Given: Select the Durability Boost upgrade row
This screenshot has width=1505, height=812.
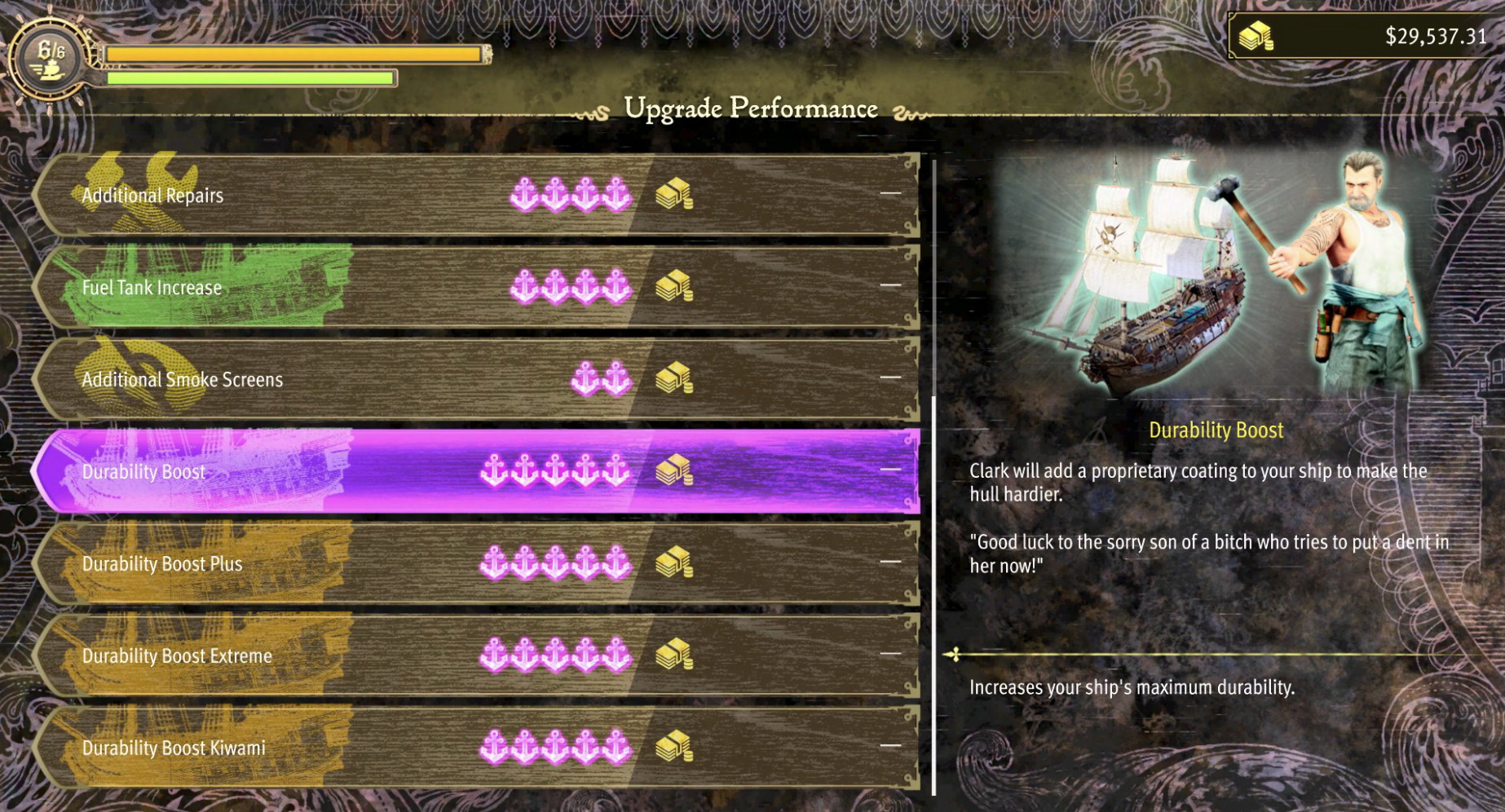Looking at the screenshot, I should click(326, 471).
